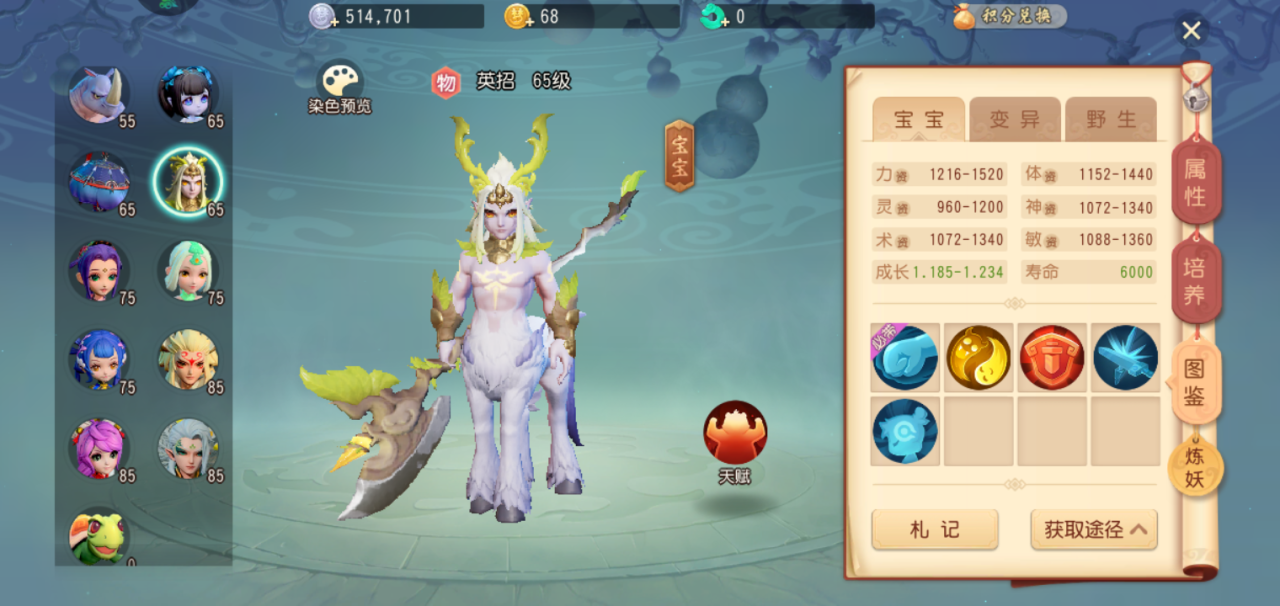Expand the 获取途径 dropdown

[x=1094, y=530]
